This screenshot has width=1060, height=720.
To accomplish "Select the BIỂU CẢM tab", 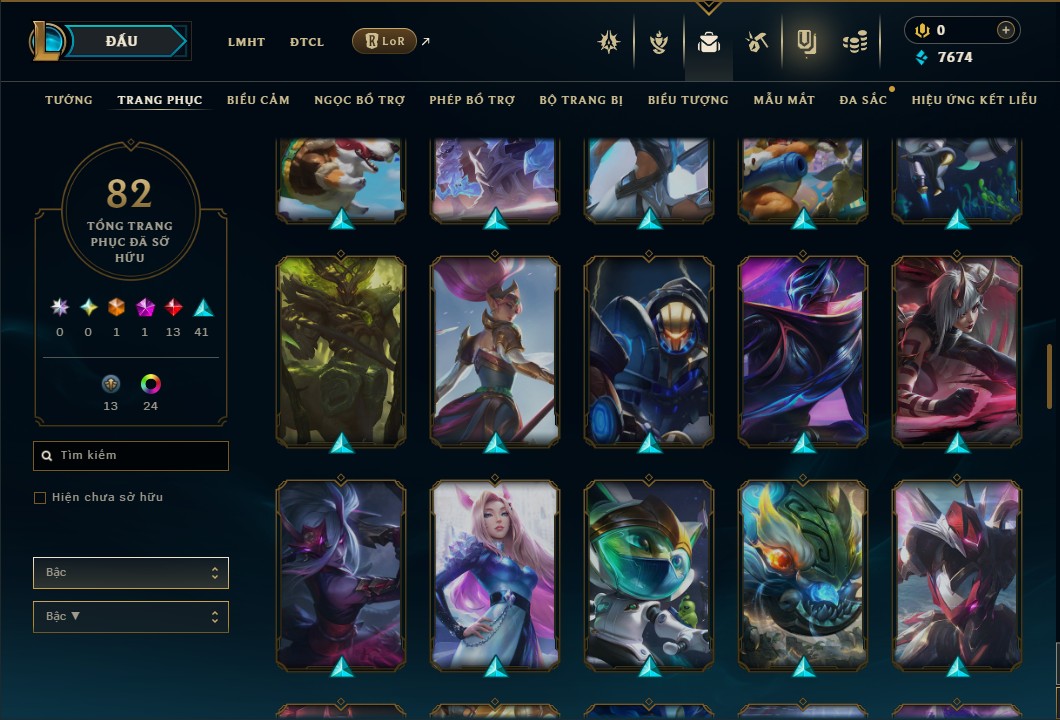I will pos(258,100).
